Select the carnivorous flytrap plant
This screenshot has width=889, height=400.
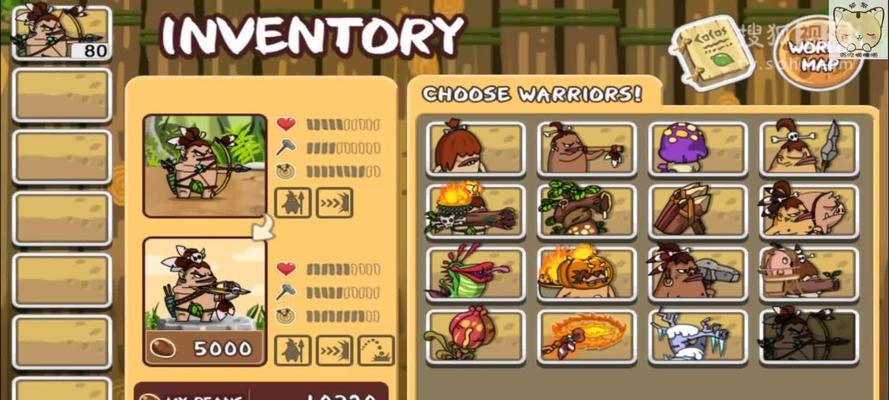pos(475,273)
